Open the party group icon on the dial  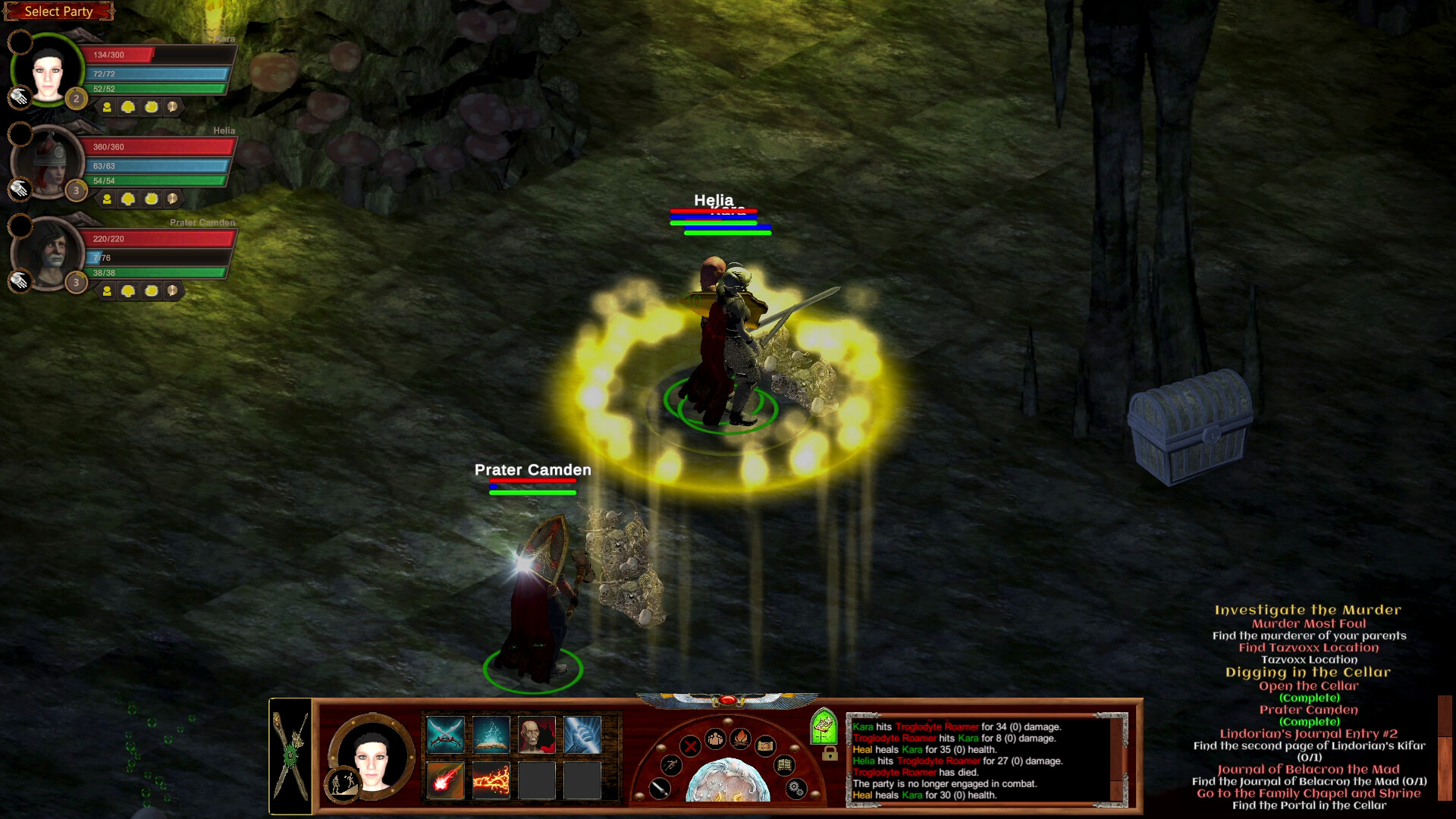tap(715, 739)
